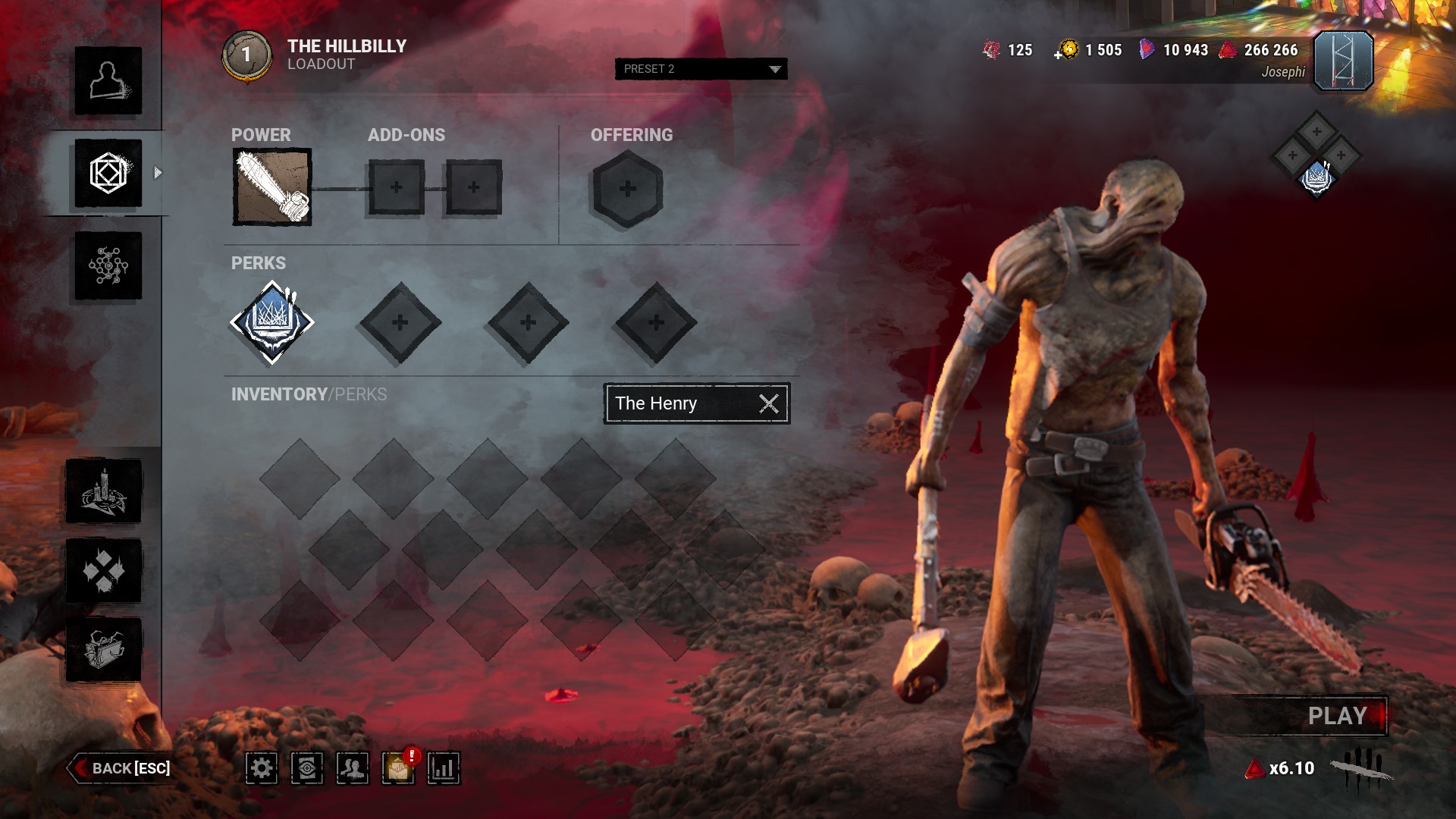Open the eye icon beside settings
Screen dimensions: 1456x819
[x=307, y=768]
